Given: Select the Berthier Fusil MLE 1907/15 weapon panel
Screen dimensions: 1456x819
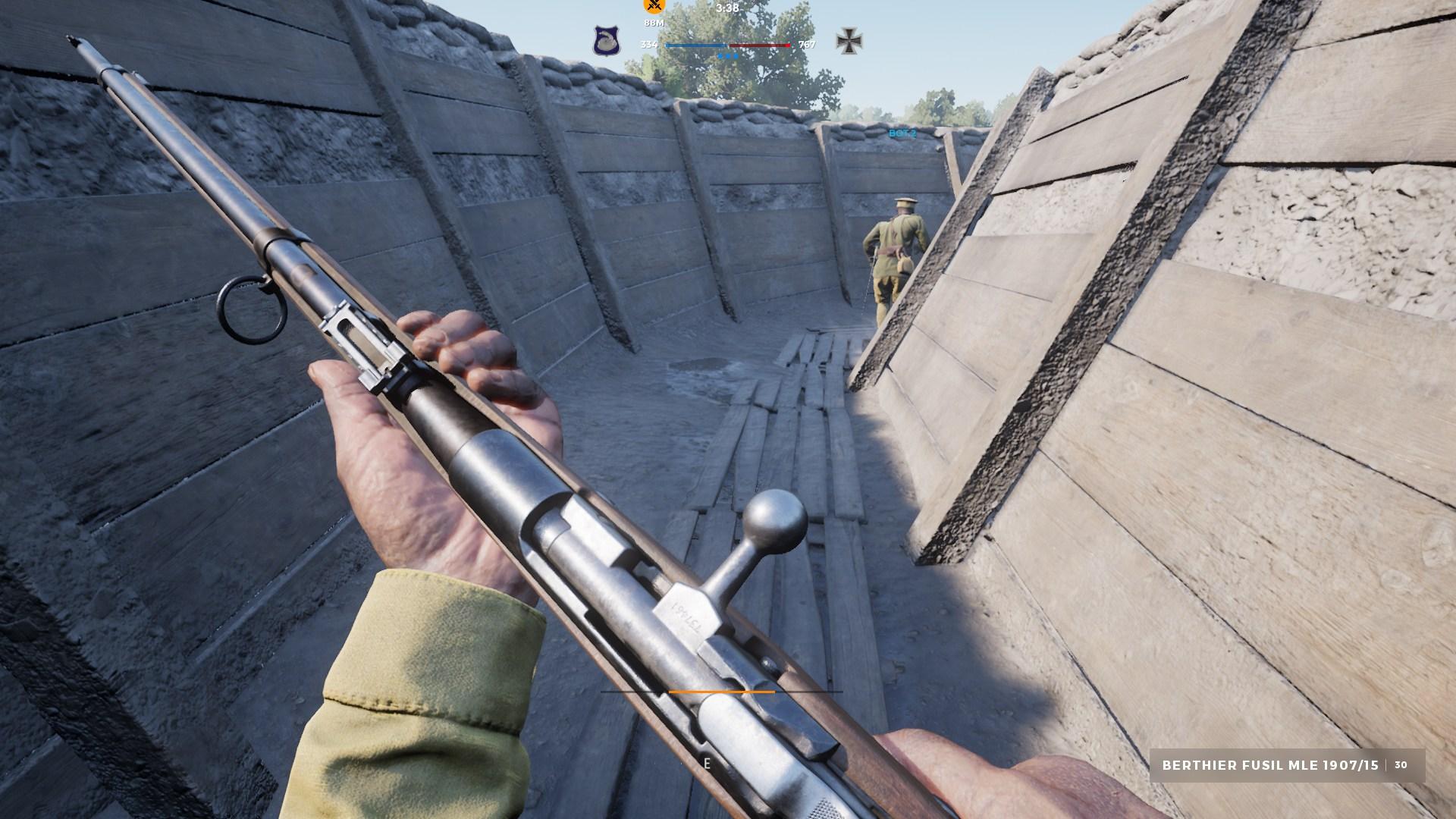Looking at the screenshot, I should [x=1287, y=765].
